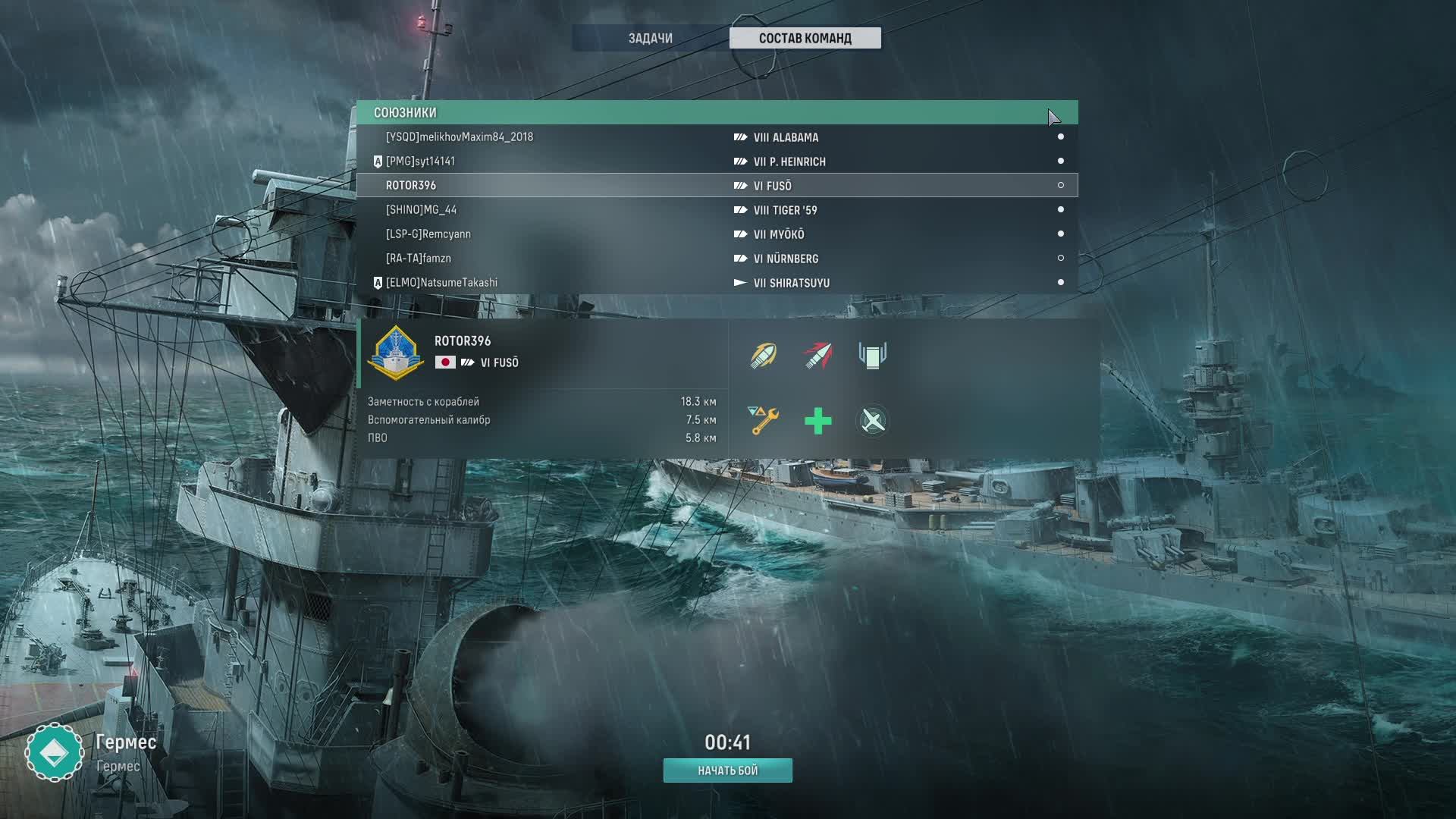The image size is (1456, 819).
Task: Open the Состав команд tab
Action: [x=805, y=38]
